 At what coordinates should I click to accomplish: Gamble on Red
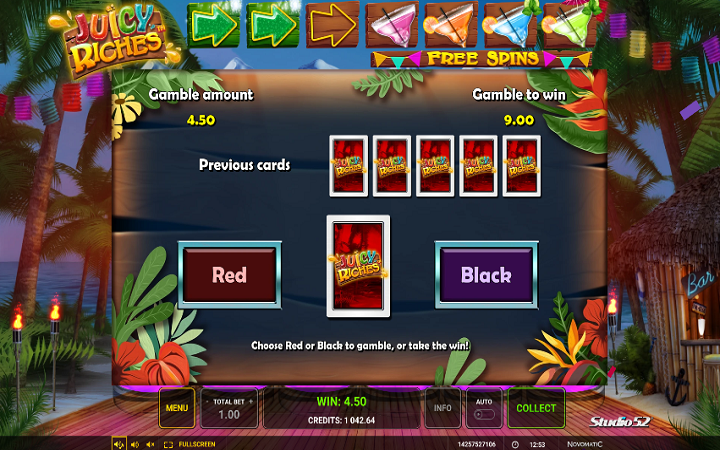click(229, 275)
